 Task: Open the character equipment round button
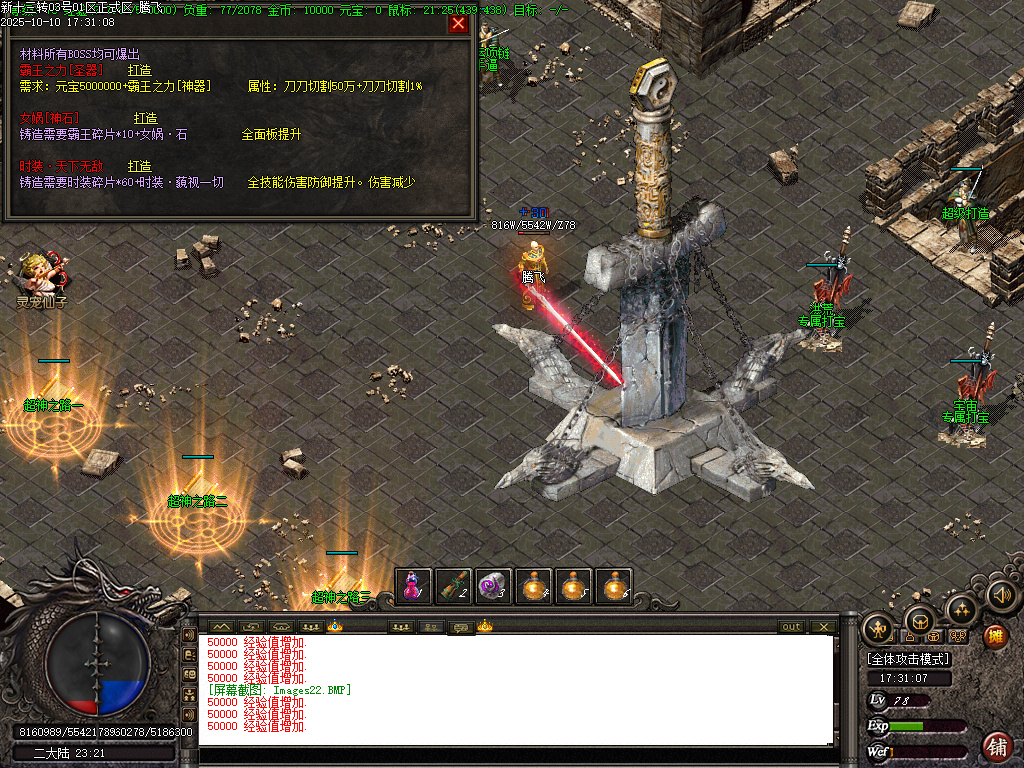(x=878, y=628)
